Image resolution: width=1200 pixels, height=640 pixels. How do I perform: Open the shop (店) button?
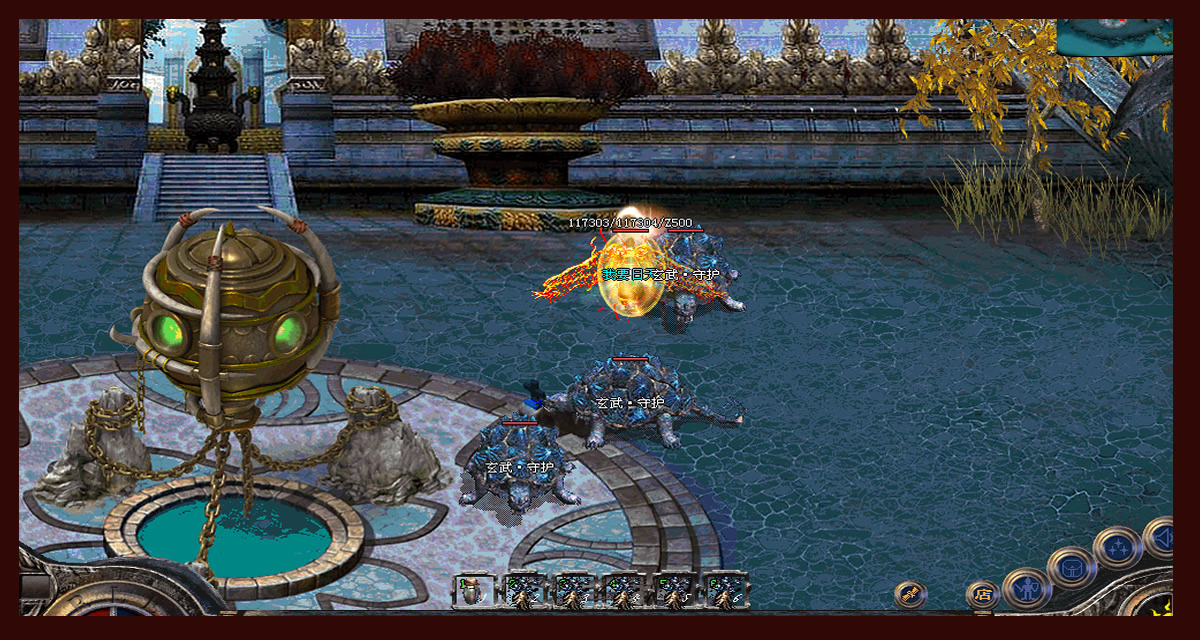point(982,595)
